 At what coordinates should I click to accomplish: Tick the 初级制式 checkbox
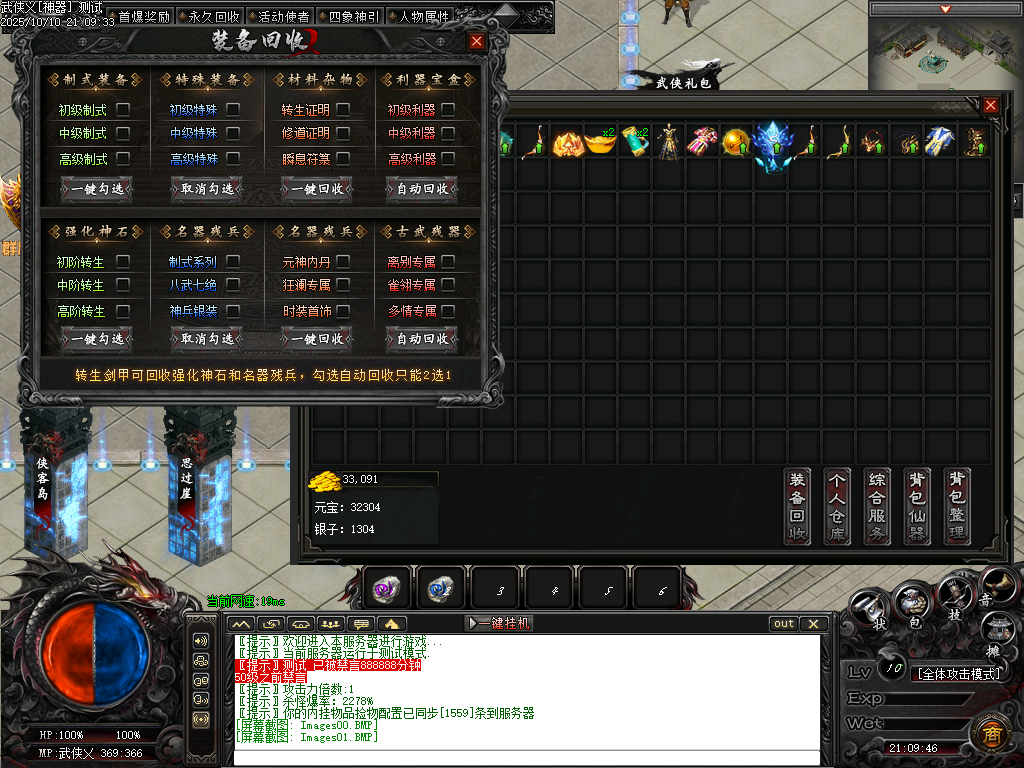click(x=124, y=109)
